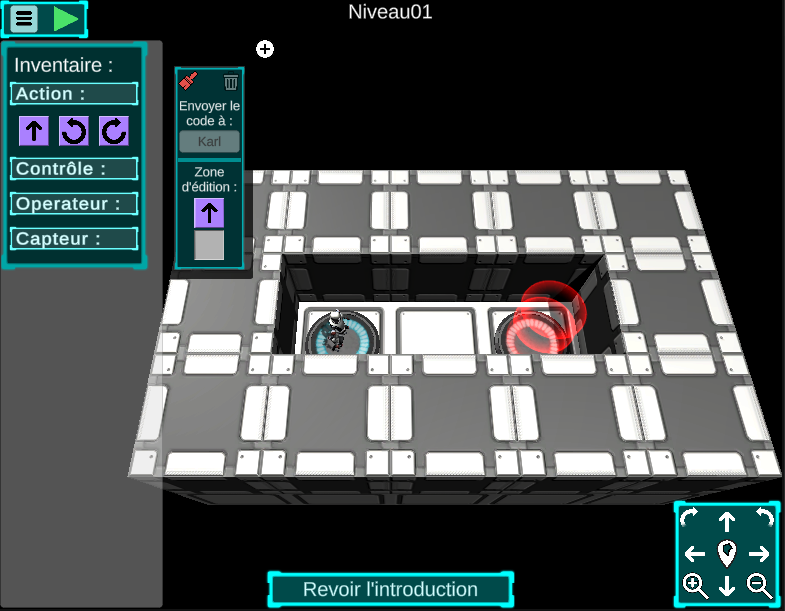Open the hamburger menu
Viewport: 785px width, 611px height.
[24, 19]
